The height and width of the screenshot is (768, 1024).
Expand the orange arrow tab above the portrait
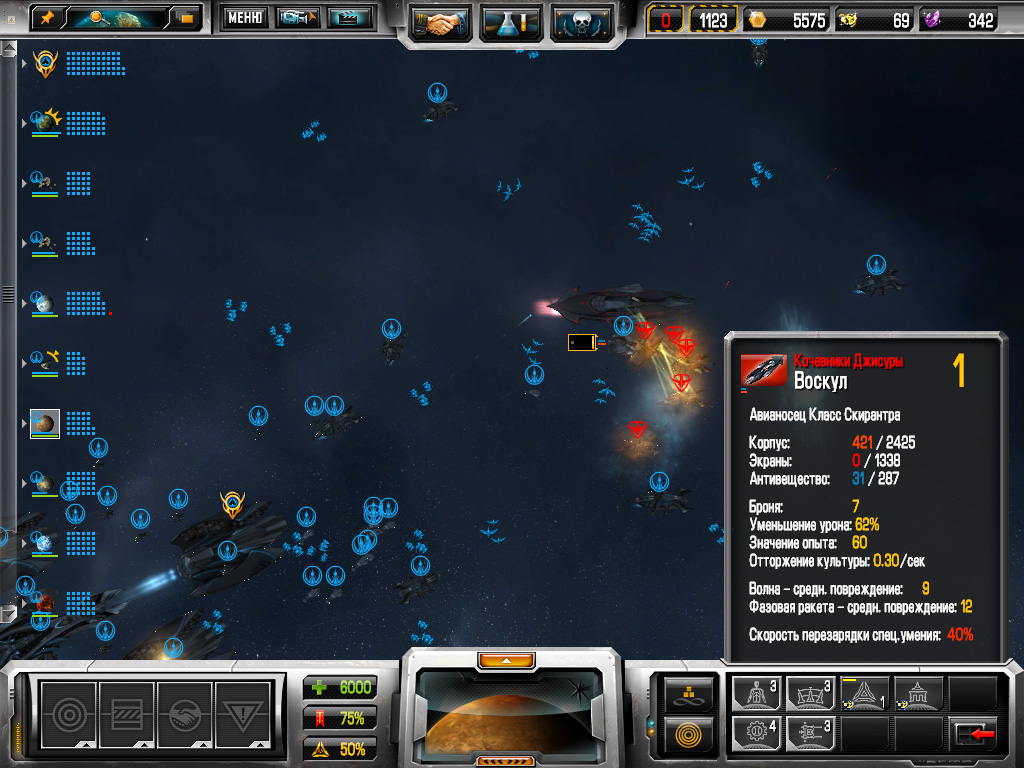[x=507, y=660]
